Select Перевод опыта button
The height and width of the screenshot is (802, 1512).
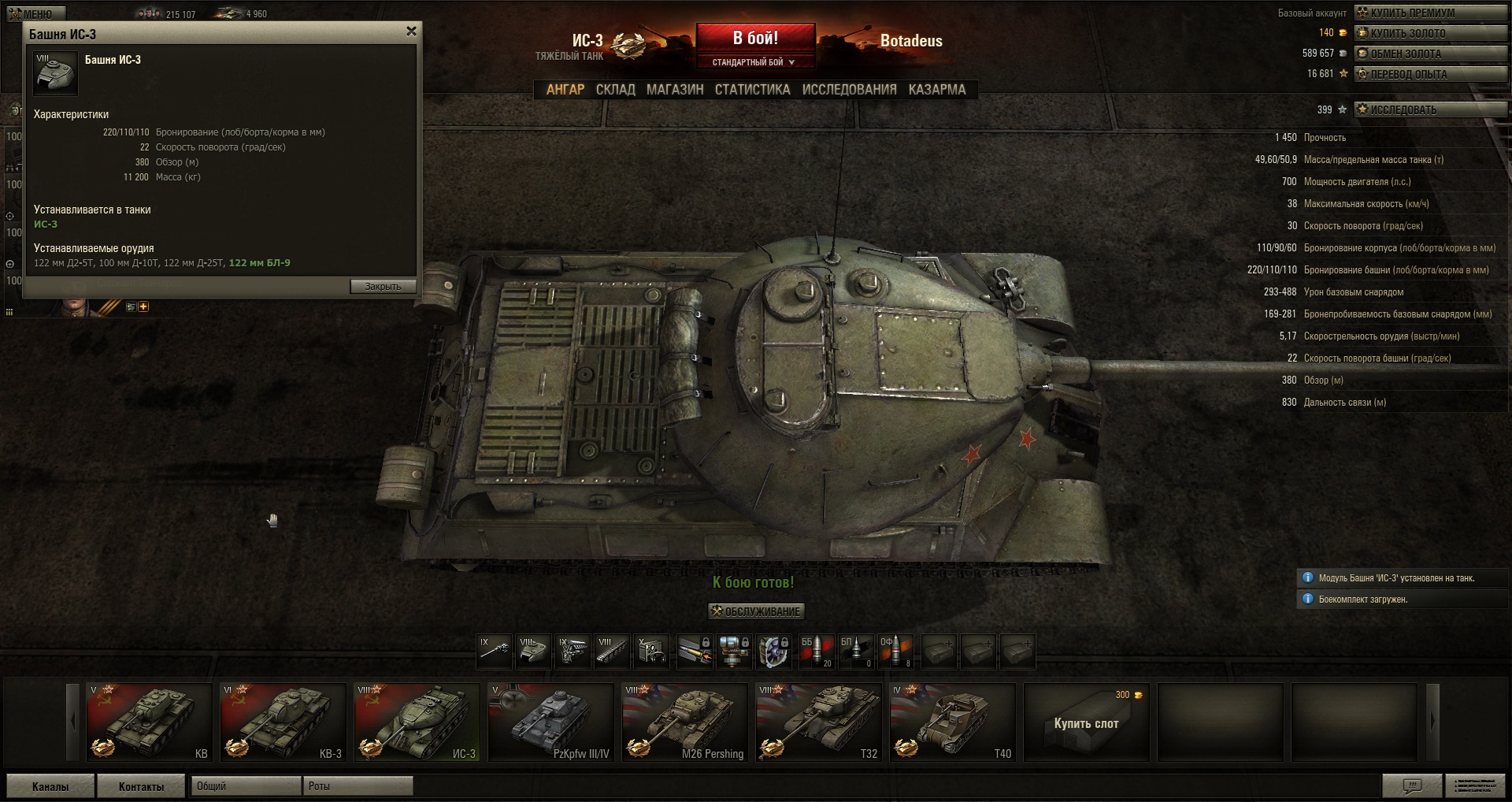pos(1430,74)
